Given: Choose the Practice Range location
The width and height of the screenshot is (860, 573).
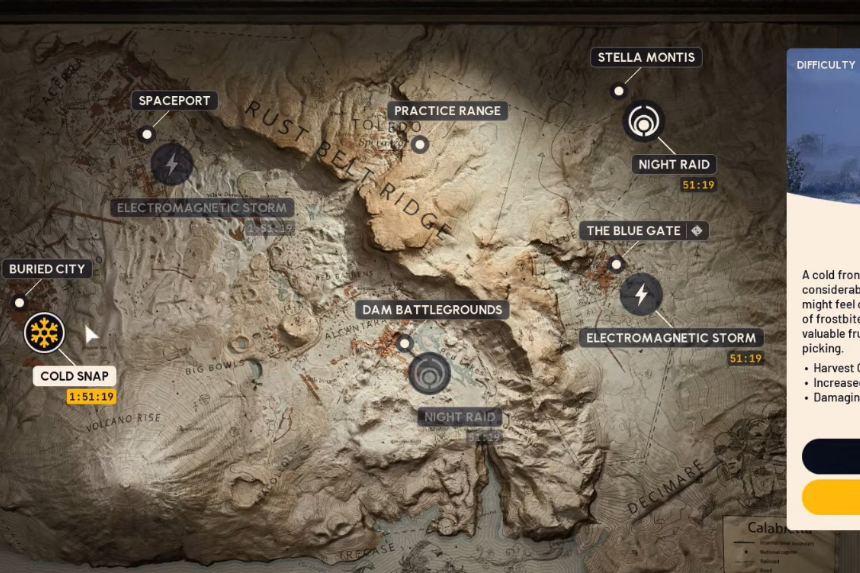Looking at the screenshot, I should tap(447, 111).
